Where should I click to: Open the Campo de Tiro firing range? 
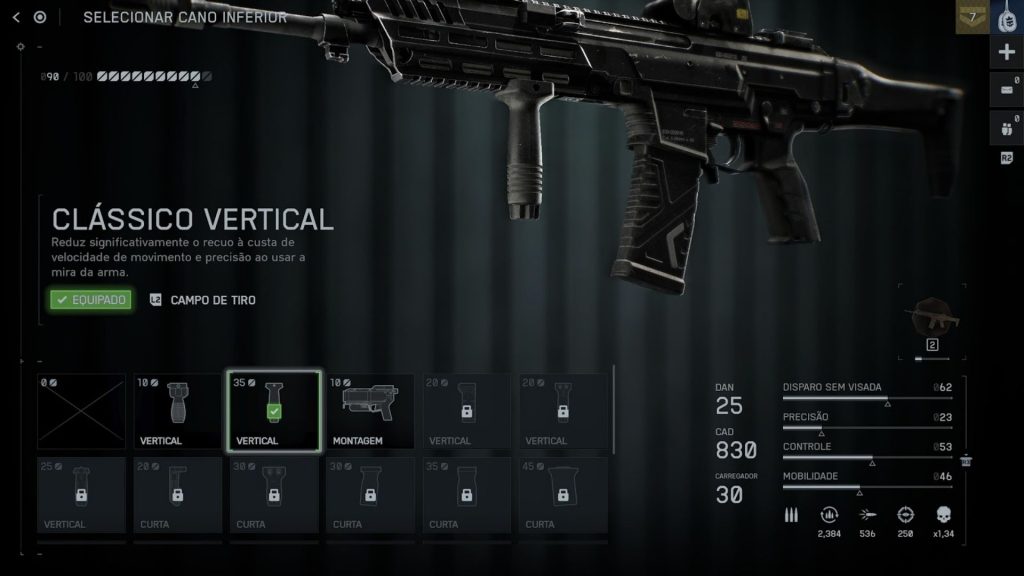click(x=202, y=300)
